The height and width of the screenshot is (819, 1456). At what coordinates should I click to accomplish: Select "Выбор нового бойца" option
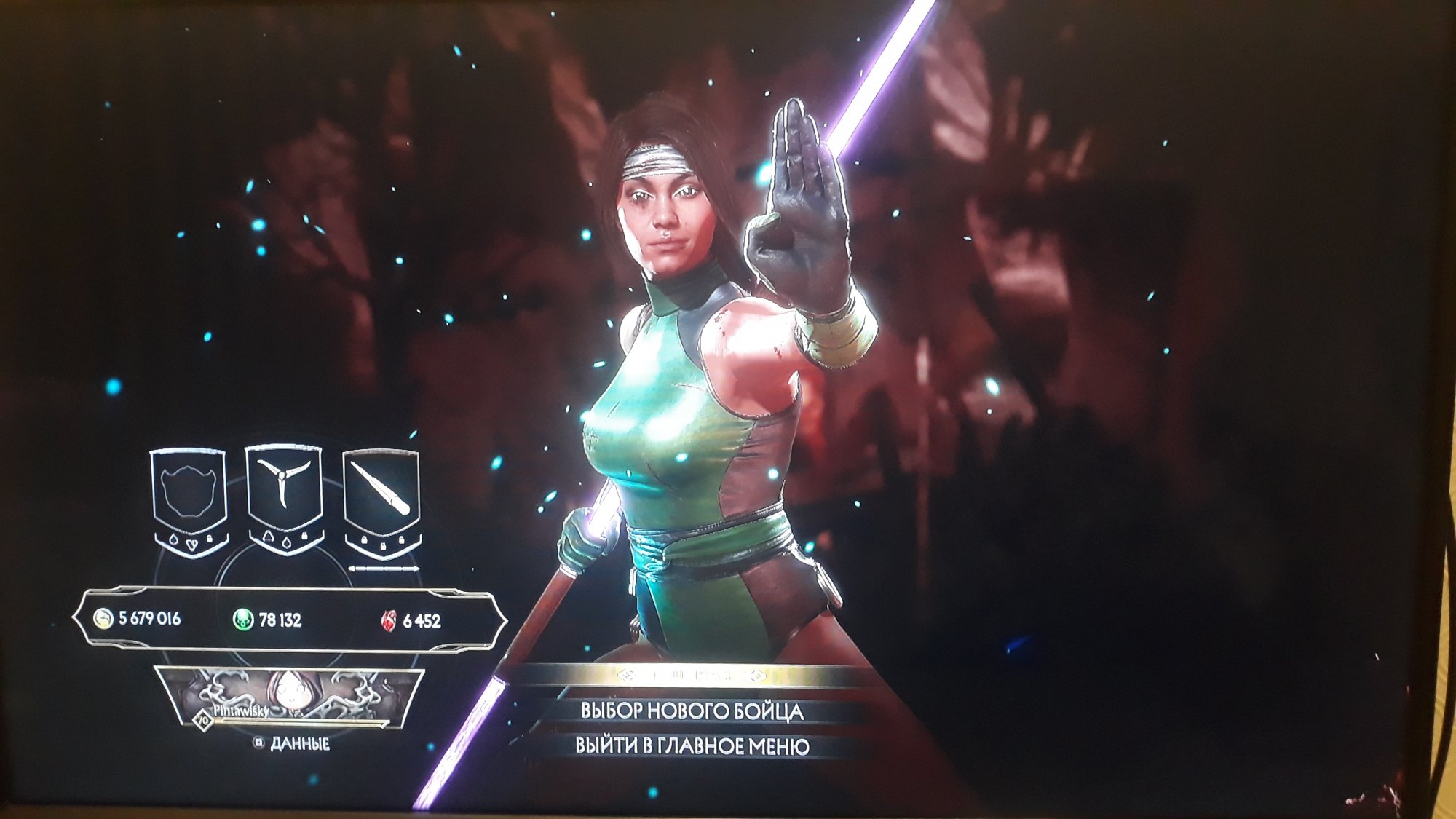(692, 711)
